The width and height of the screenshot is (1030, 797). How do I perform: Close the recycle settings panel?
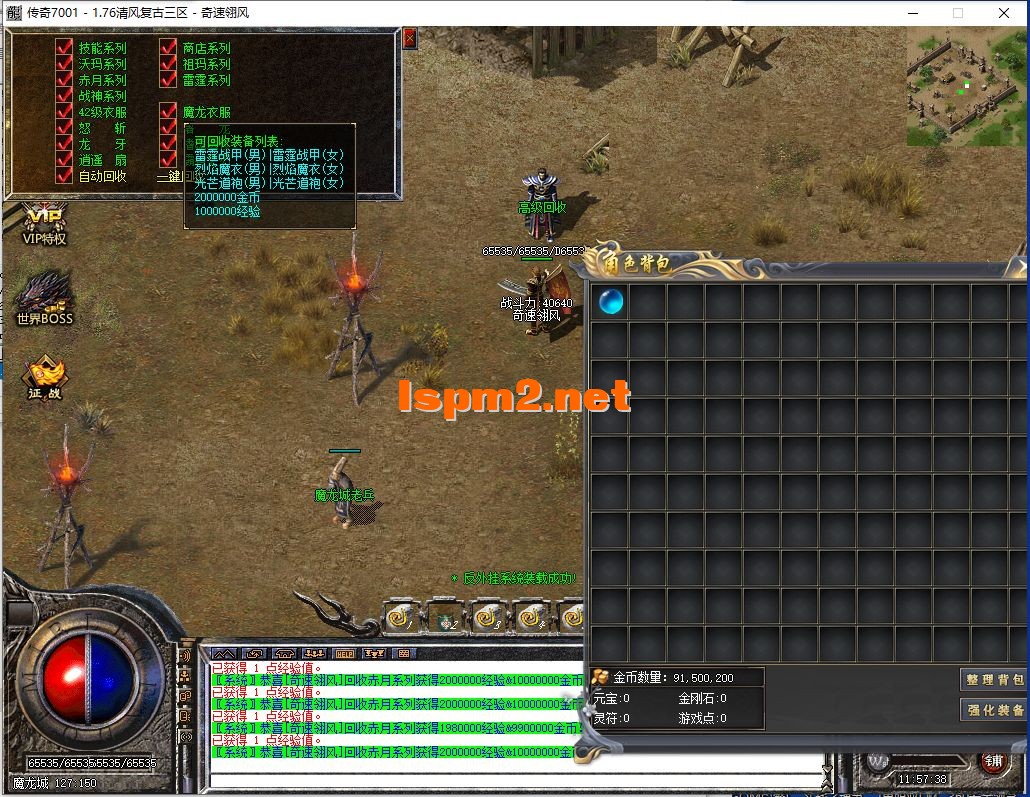[409, 39]
